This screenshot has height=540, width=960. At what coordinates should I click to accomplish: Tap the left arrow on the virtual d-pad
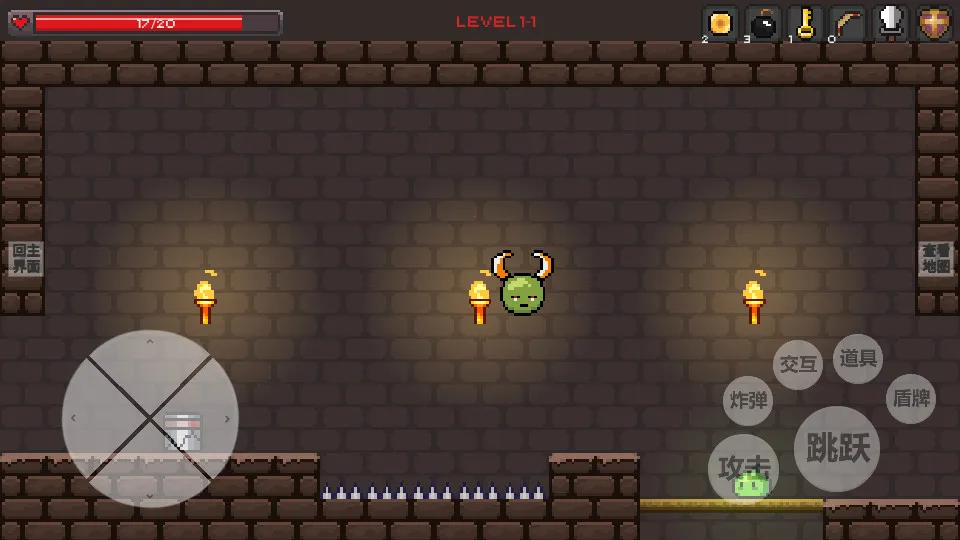(75, 418)
